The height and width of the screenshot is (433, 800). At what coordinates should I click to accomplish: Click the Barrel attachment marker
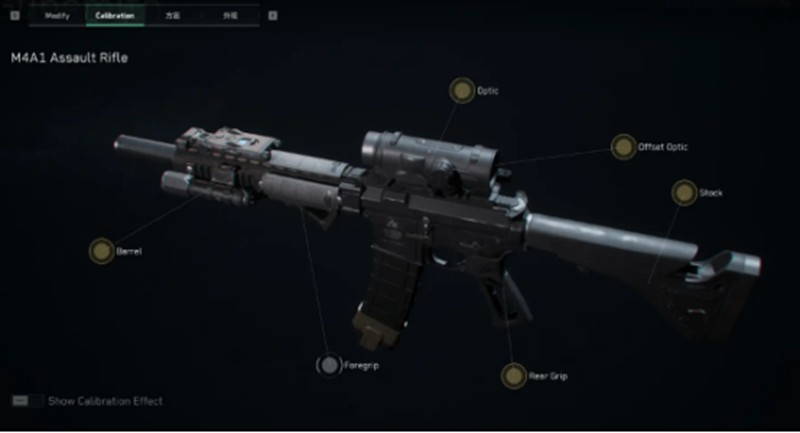point(101,251)
